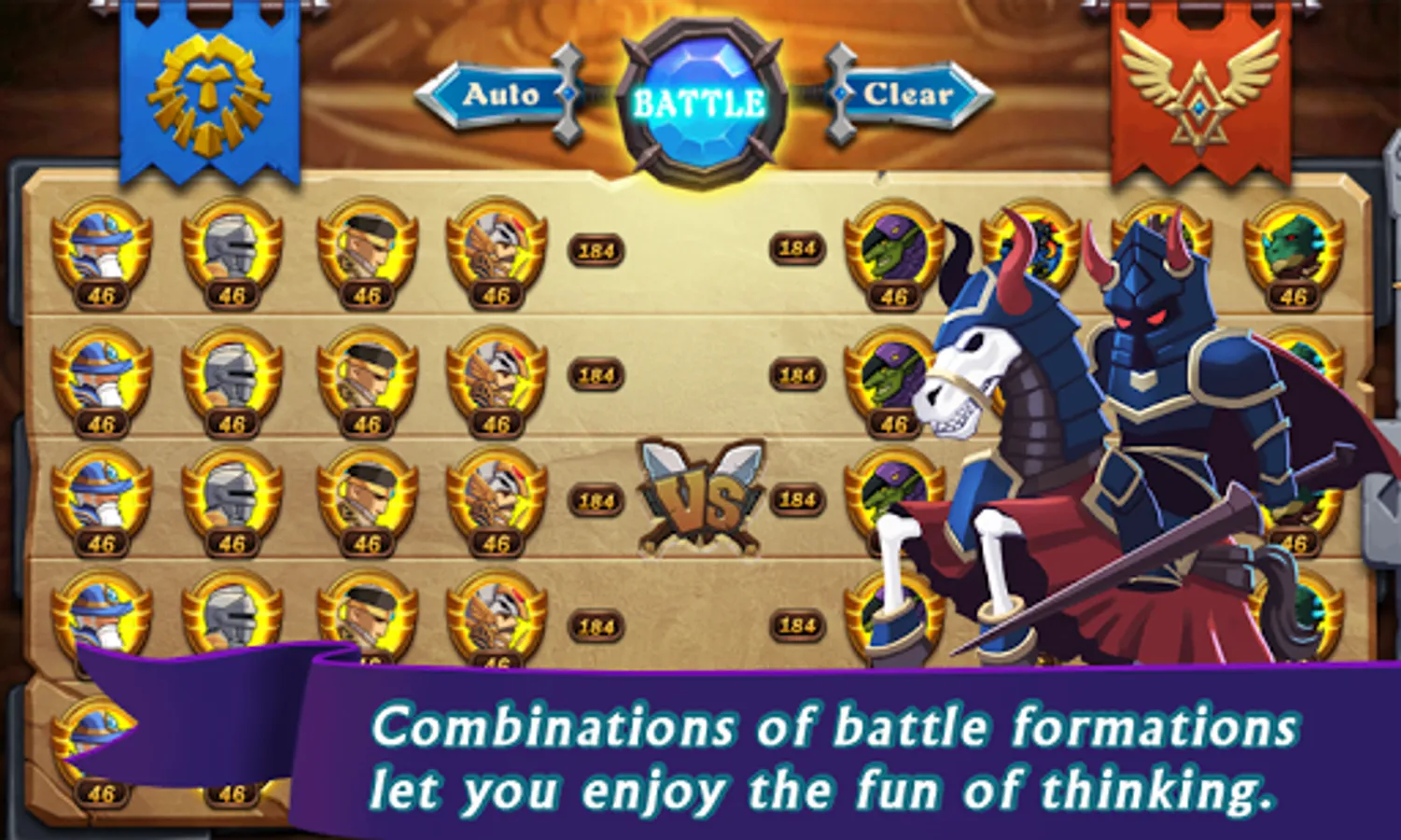Enable Auto battle mode
Screen dimensions: 1401x840
pyautogui.click(x=499, y=93)
